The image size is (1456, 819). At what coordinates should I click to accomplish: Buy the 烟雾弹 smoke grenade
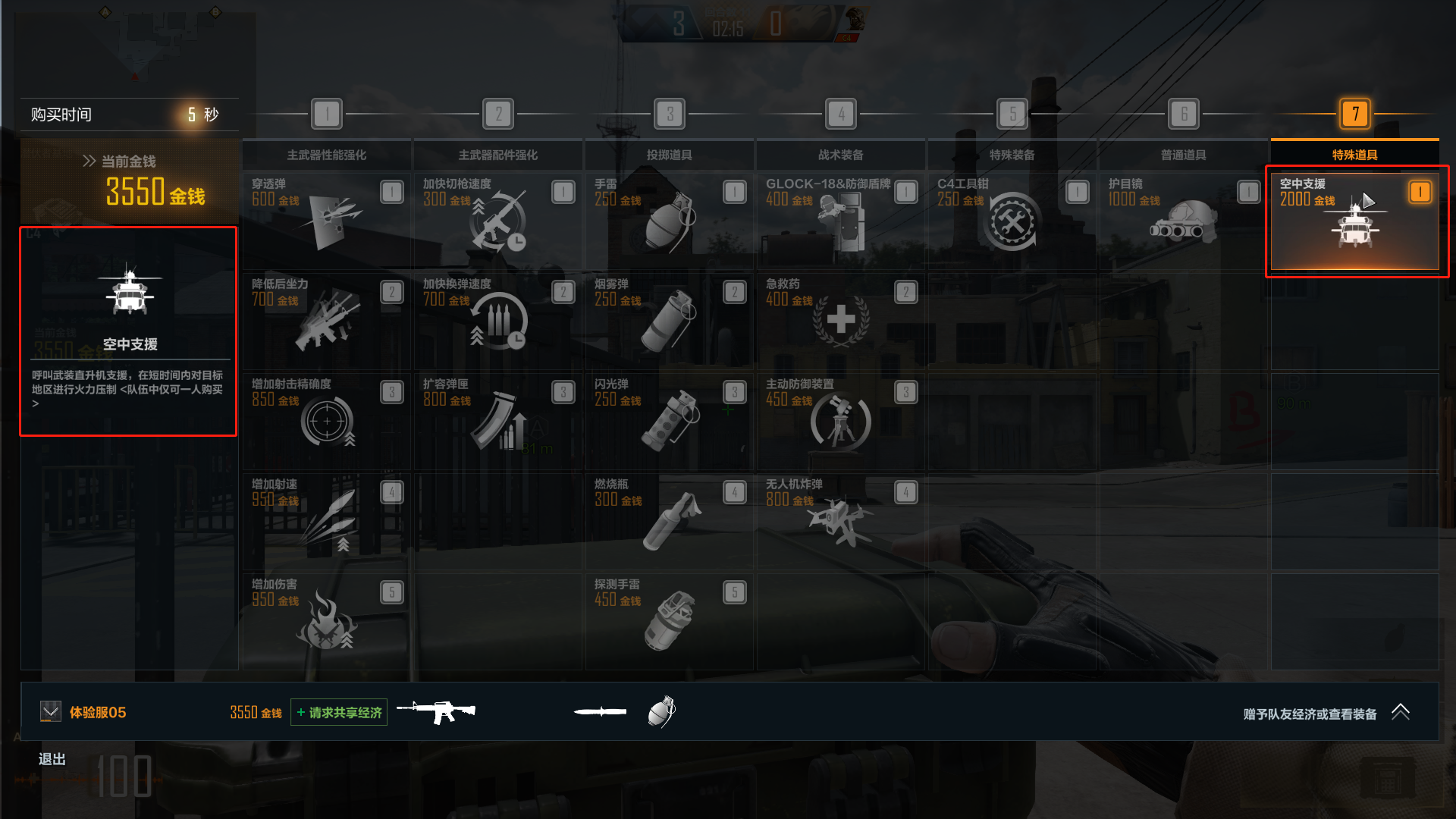point(669,320)
